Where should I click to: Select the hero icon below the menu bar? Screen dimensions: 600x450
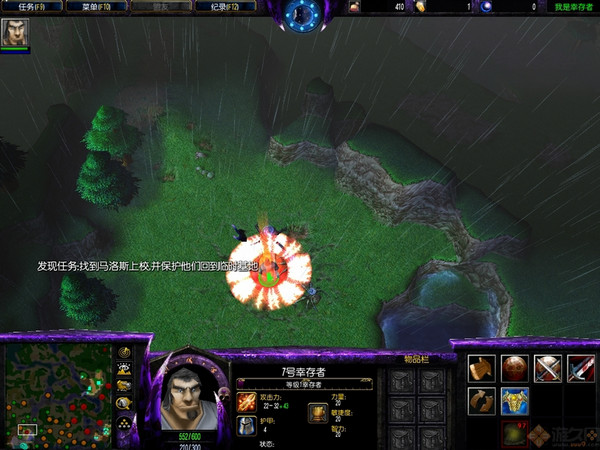pyautogui.click(x=15, y=35)
